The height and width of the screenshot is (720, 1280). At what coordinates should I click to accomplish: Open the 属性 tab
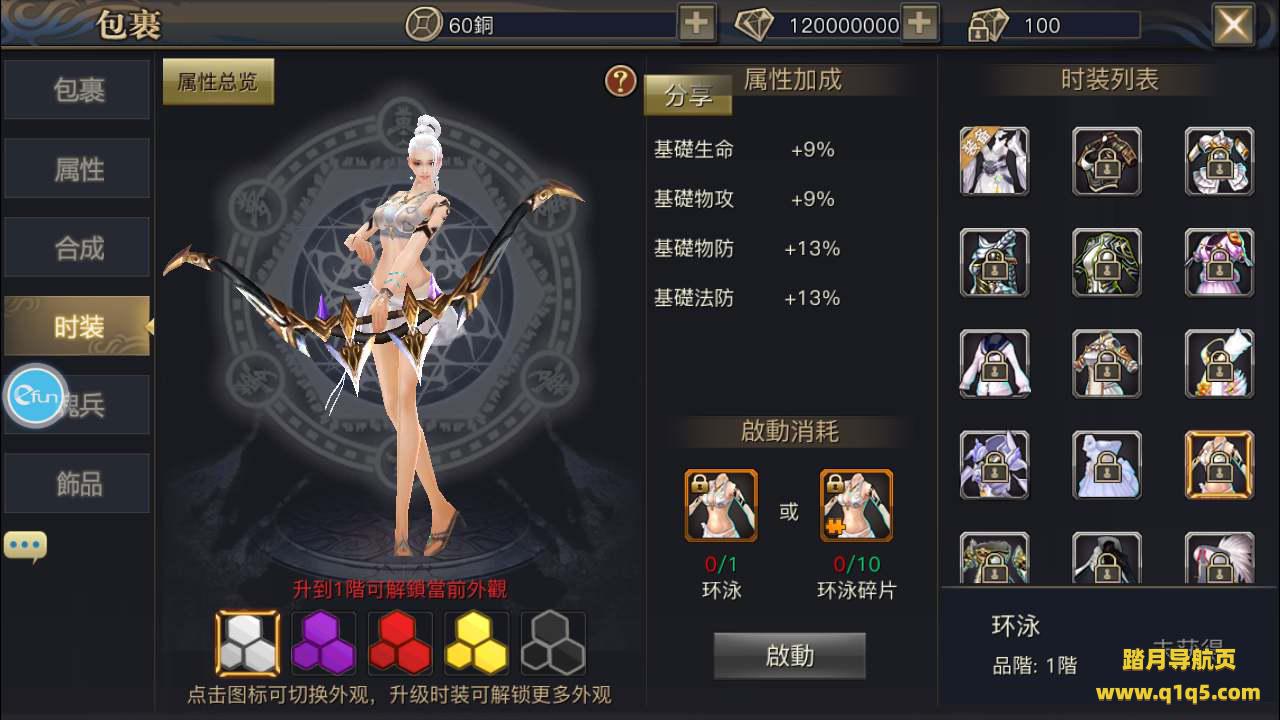(x=78, y=169)
